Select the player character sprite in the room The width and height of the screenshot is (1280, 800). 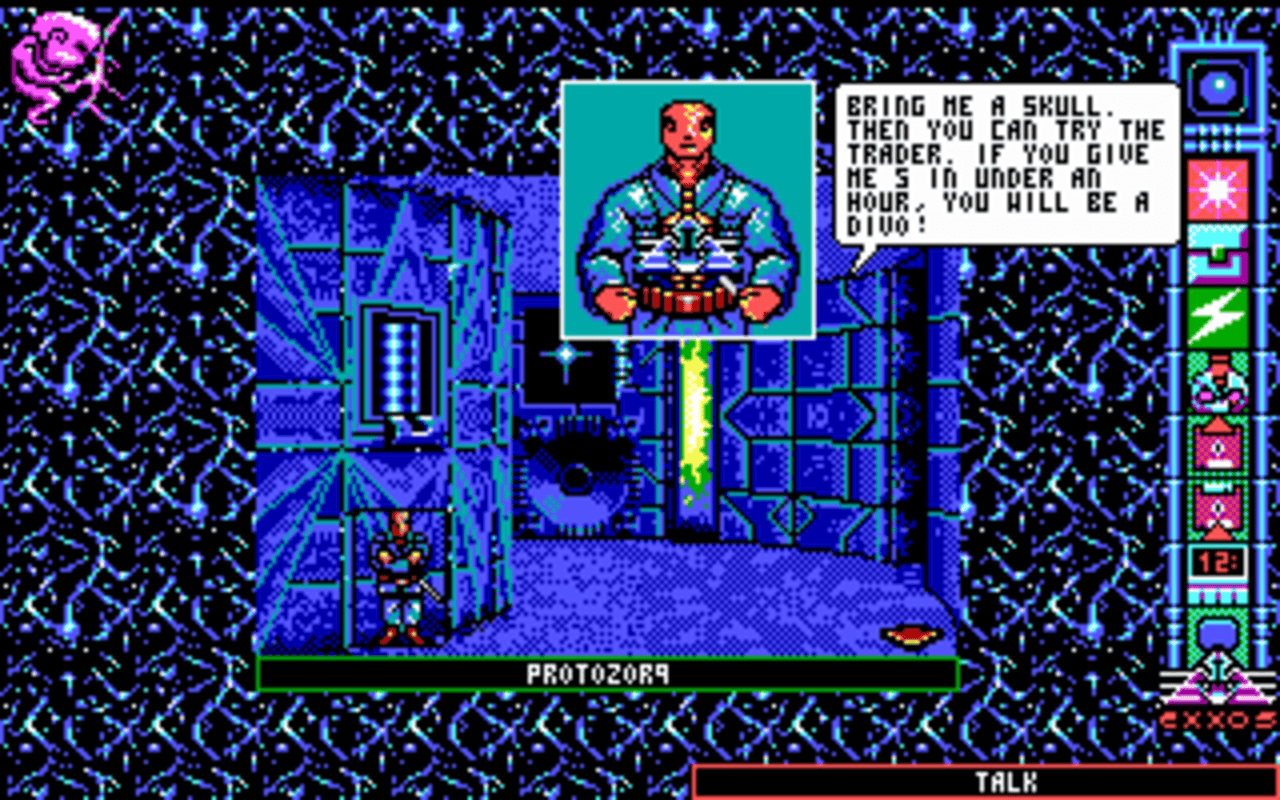(400, 575)
